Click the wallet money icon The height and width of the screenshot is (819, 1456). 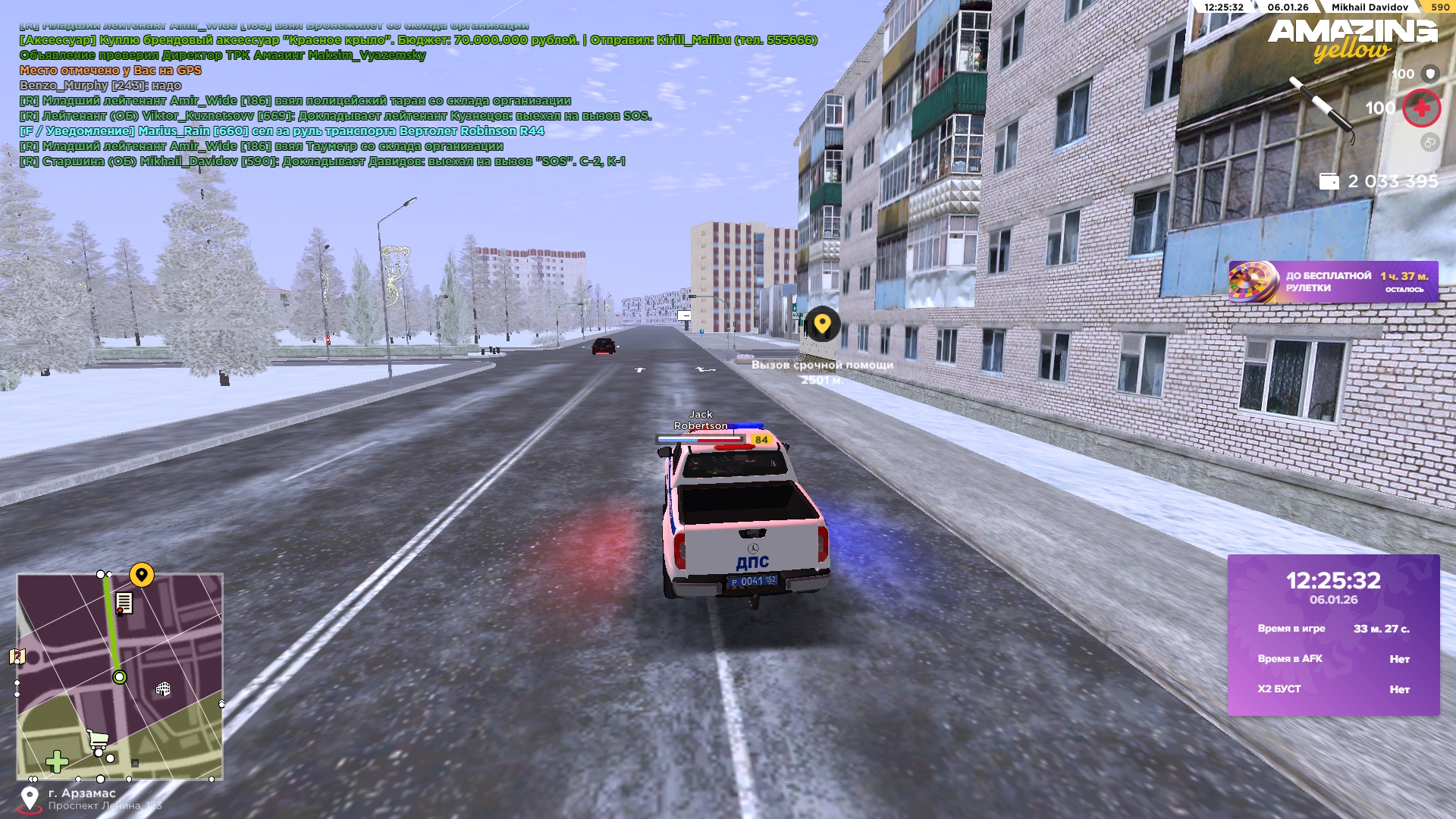[x=1329, y=182]
